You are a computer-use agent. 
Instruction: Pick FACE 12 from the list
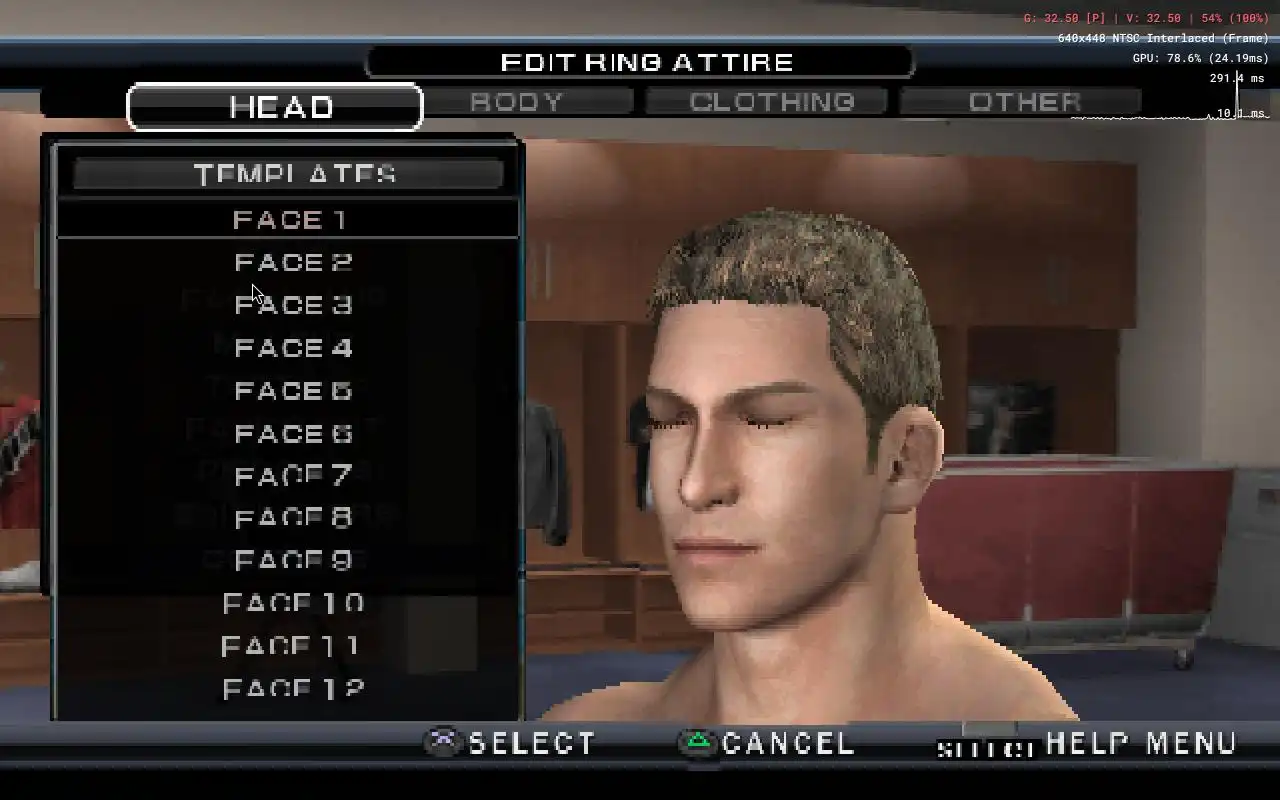[x=293, y=689]
